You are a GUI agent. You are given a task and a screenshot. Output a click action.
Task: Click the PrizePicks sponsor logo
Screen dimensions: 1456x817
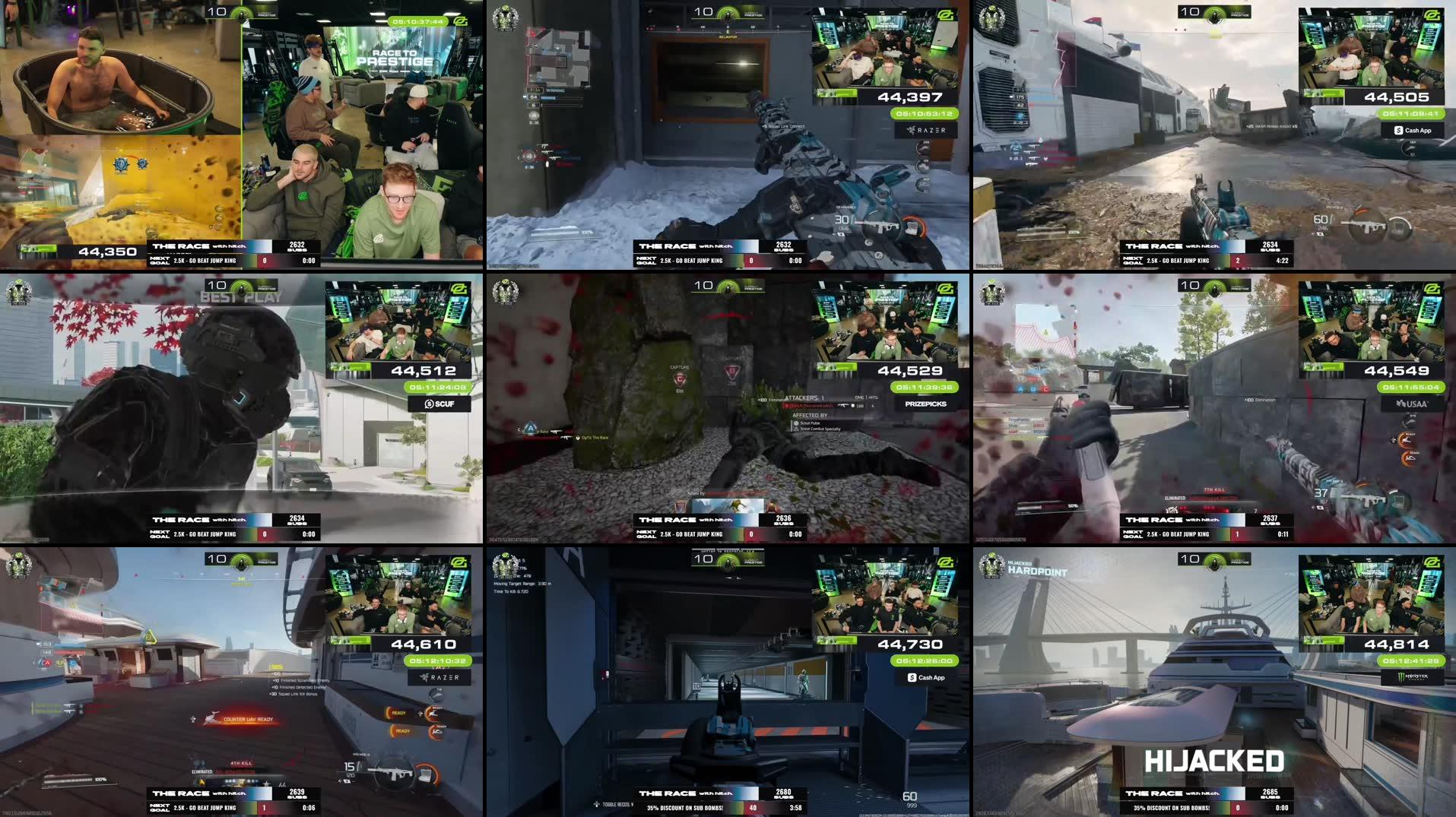(x=927, y=404)
